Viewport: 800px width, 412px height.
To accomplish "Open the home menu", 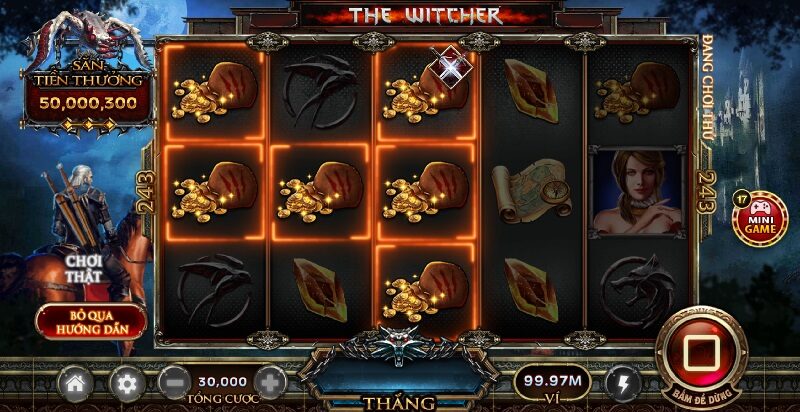I will coord(74,382).
